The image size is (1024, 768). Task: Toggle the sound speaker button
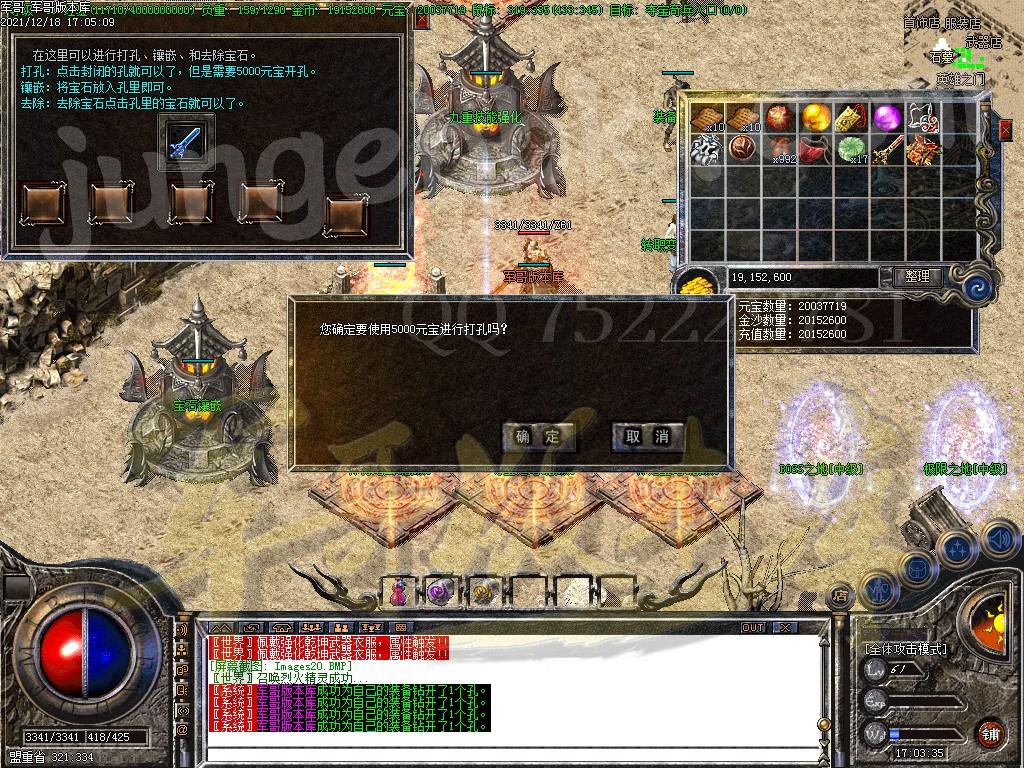pyautogui.click(x=998, y=538)
